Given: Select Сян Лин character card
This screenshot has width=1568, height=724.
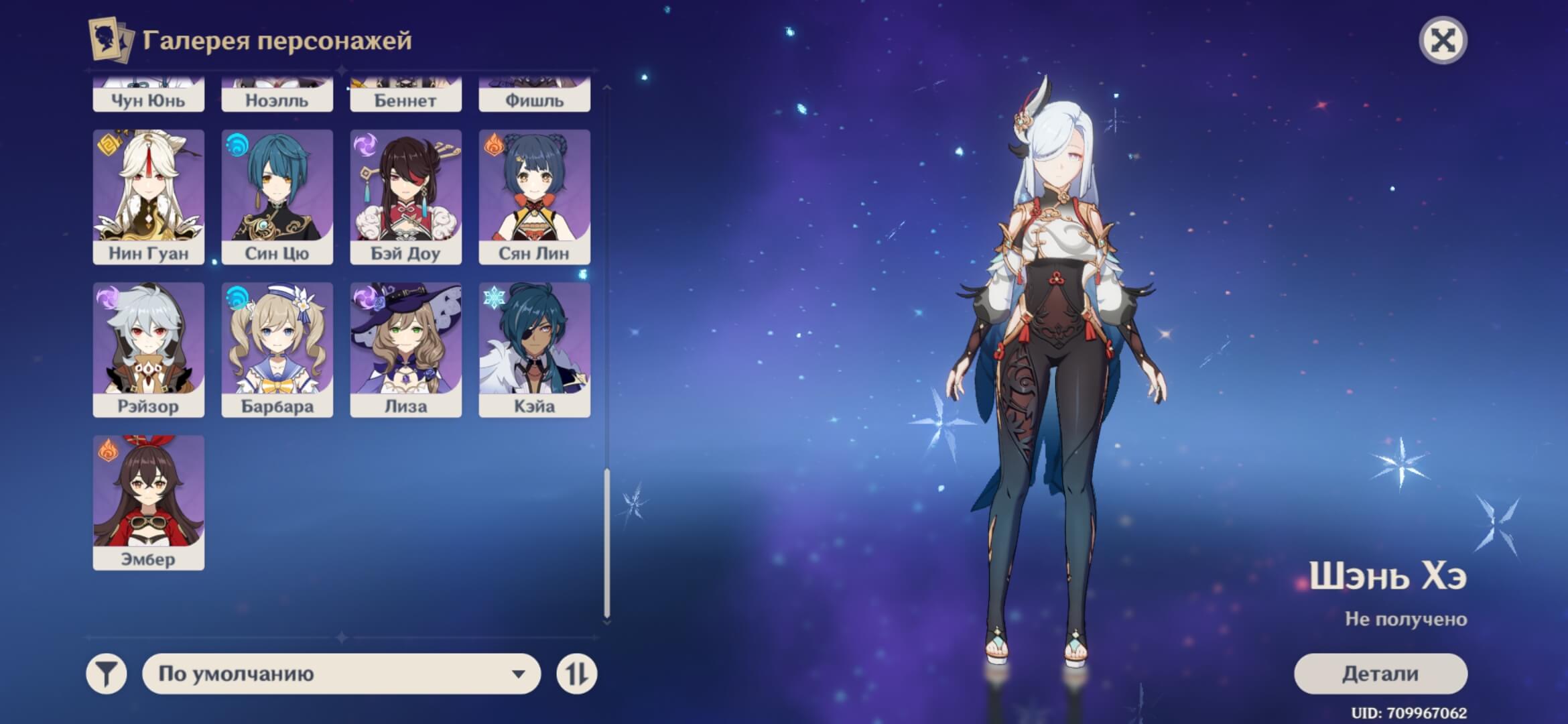Looking at the screenshot, I should pyautogui.click(x=534, y=196).
